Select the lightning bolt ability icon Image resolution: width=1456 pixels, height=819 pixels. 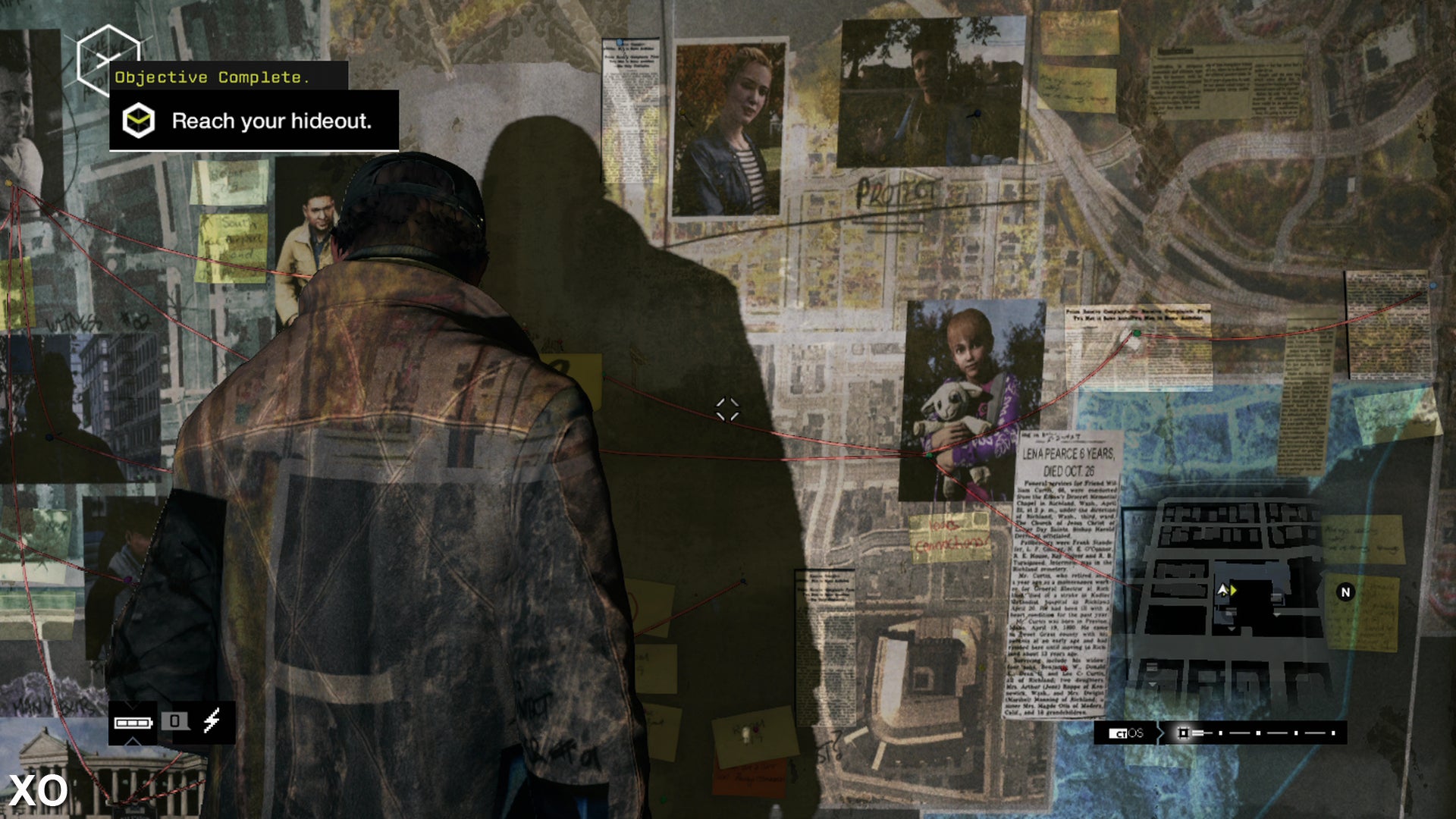point(211,720)
